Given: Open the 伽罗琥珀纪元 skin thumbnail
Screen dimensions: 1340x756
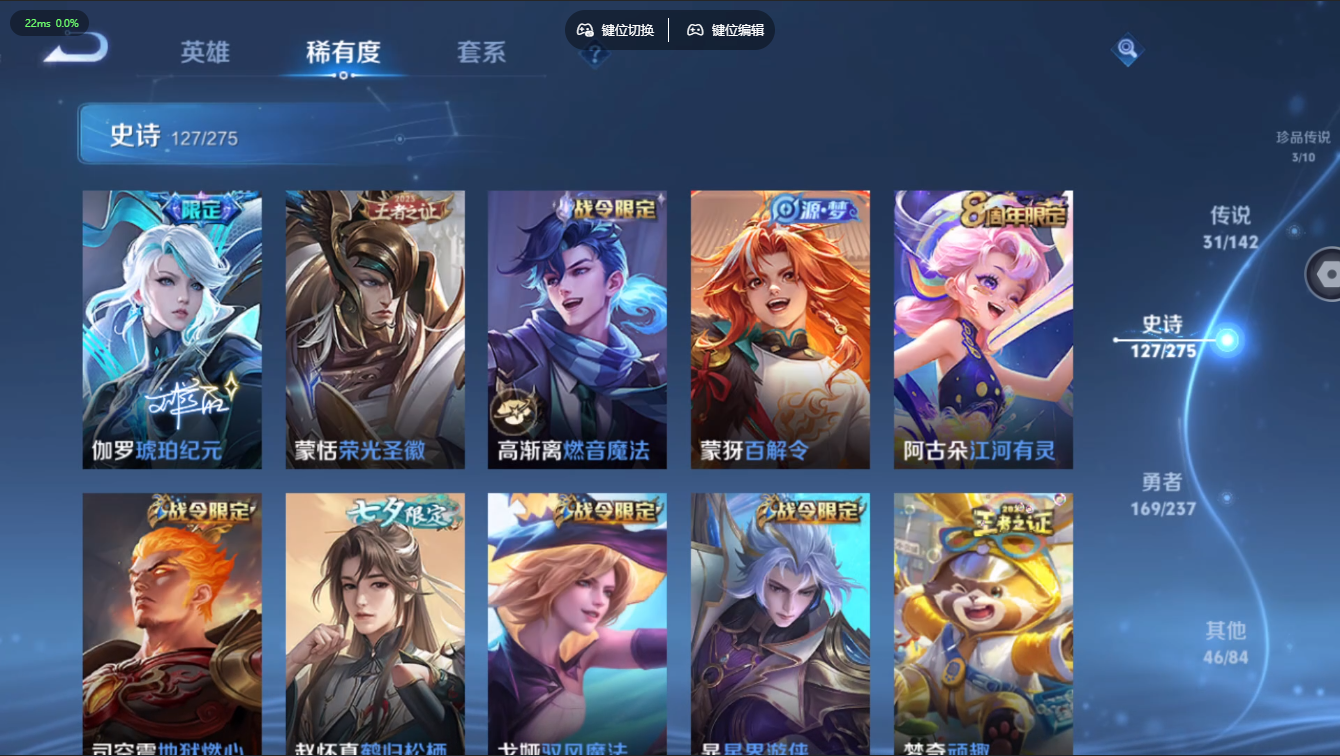Looking at the screenshot, I should click(171, 328).
